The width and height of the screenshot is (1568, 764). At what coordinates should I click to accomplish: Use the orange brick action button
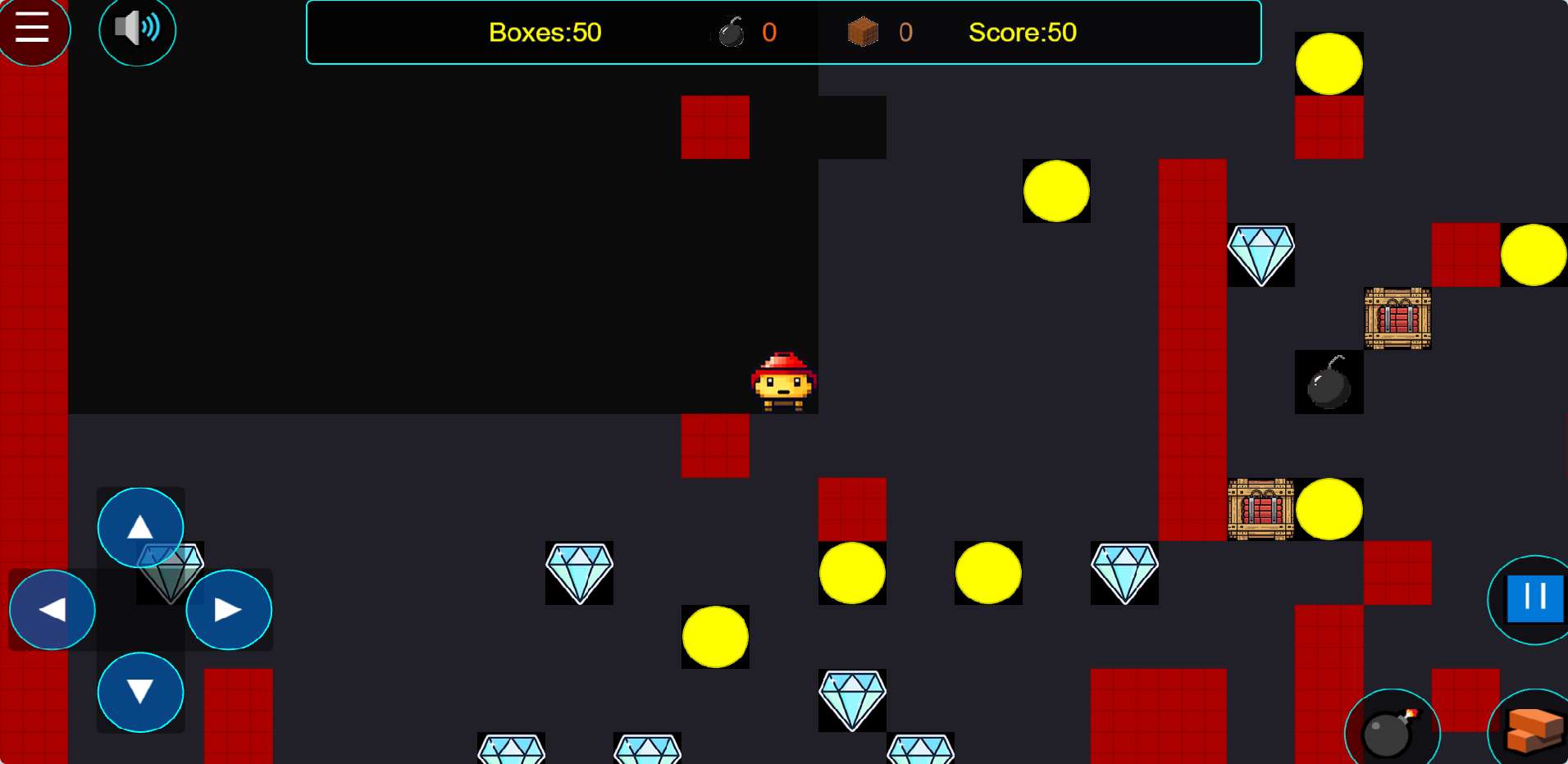[x=1532, y=730]
